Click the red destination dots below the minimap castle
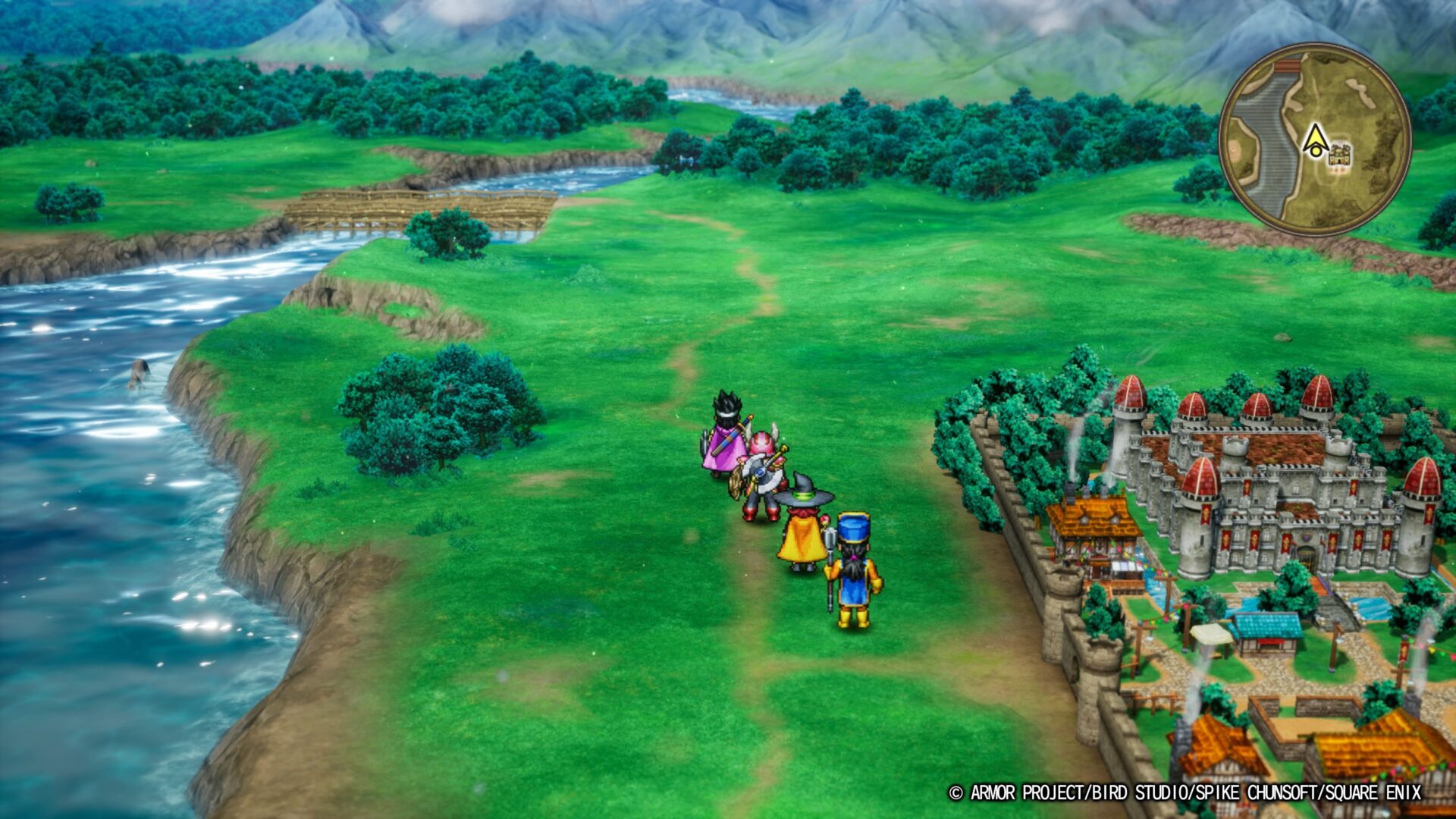 (x=1337, y=171)
